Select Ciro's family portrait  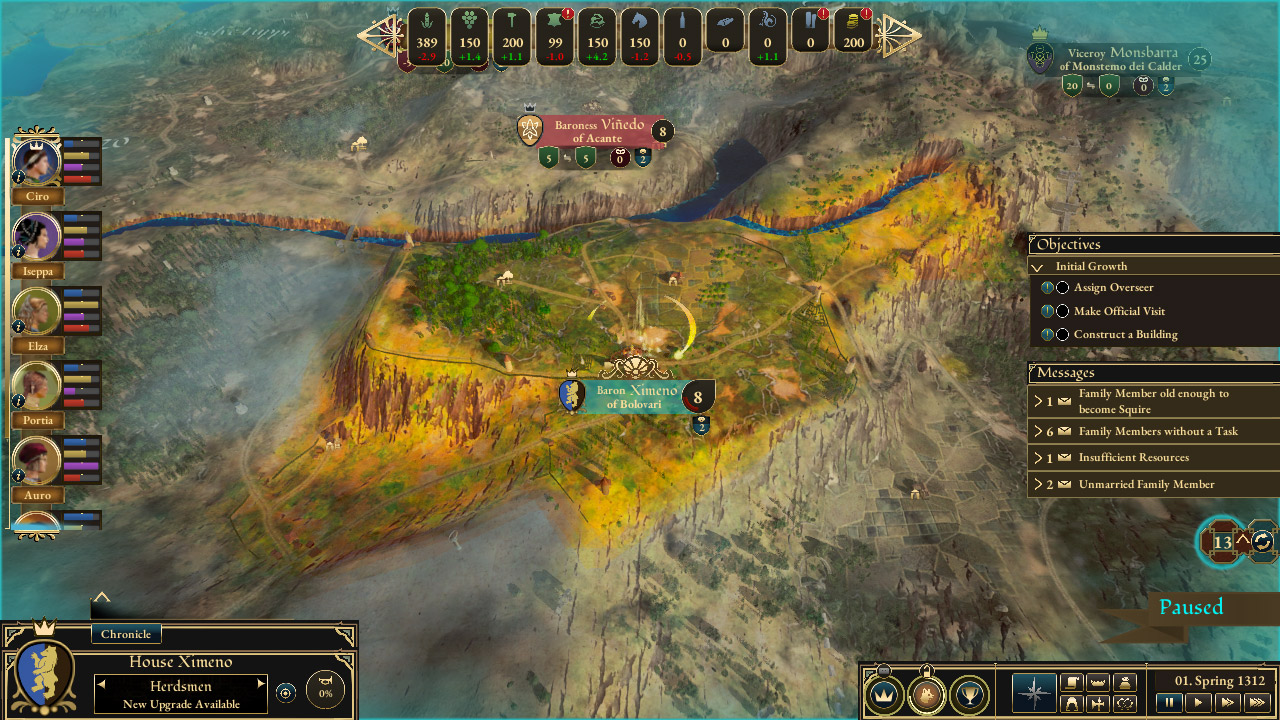[38, 162]
